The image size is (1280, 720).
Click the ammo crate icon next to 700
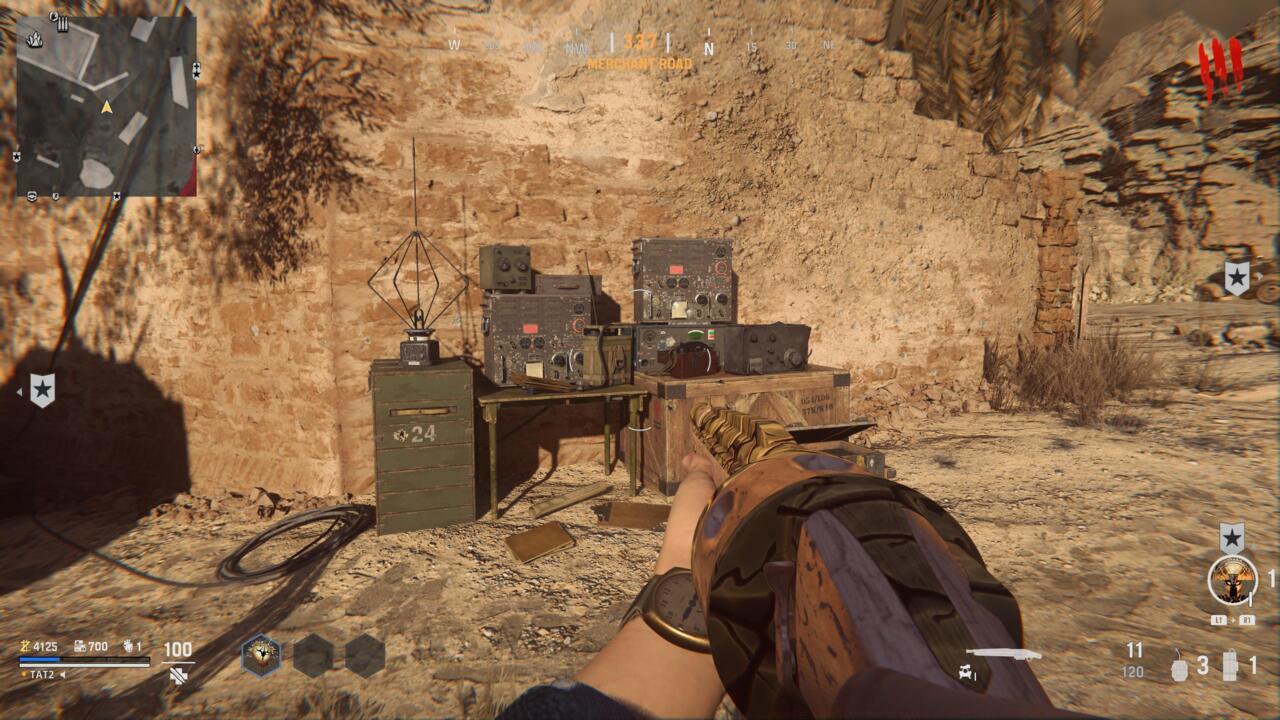pyautogui.click(x=80, y=646)
